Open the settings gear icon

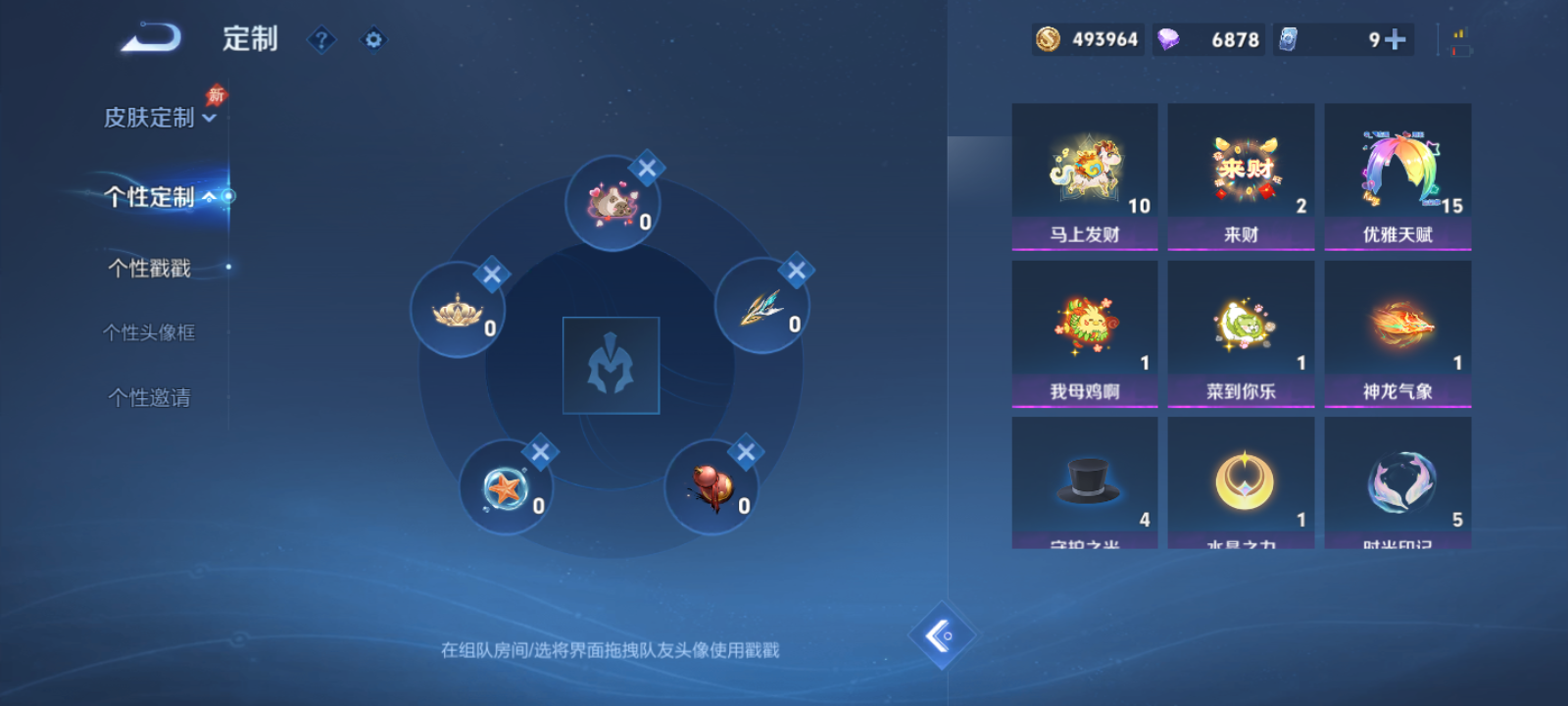[x=372, y=39]
